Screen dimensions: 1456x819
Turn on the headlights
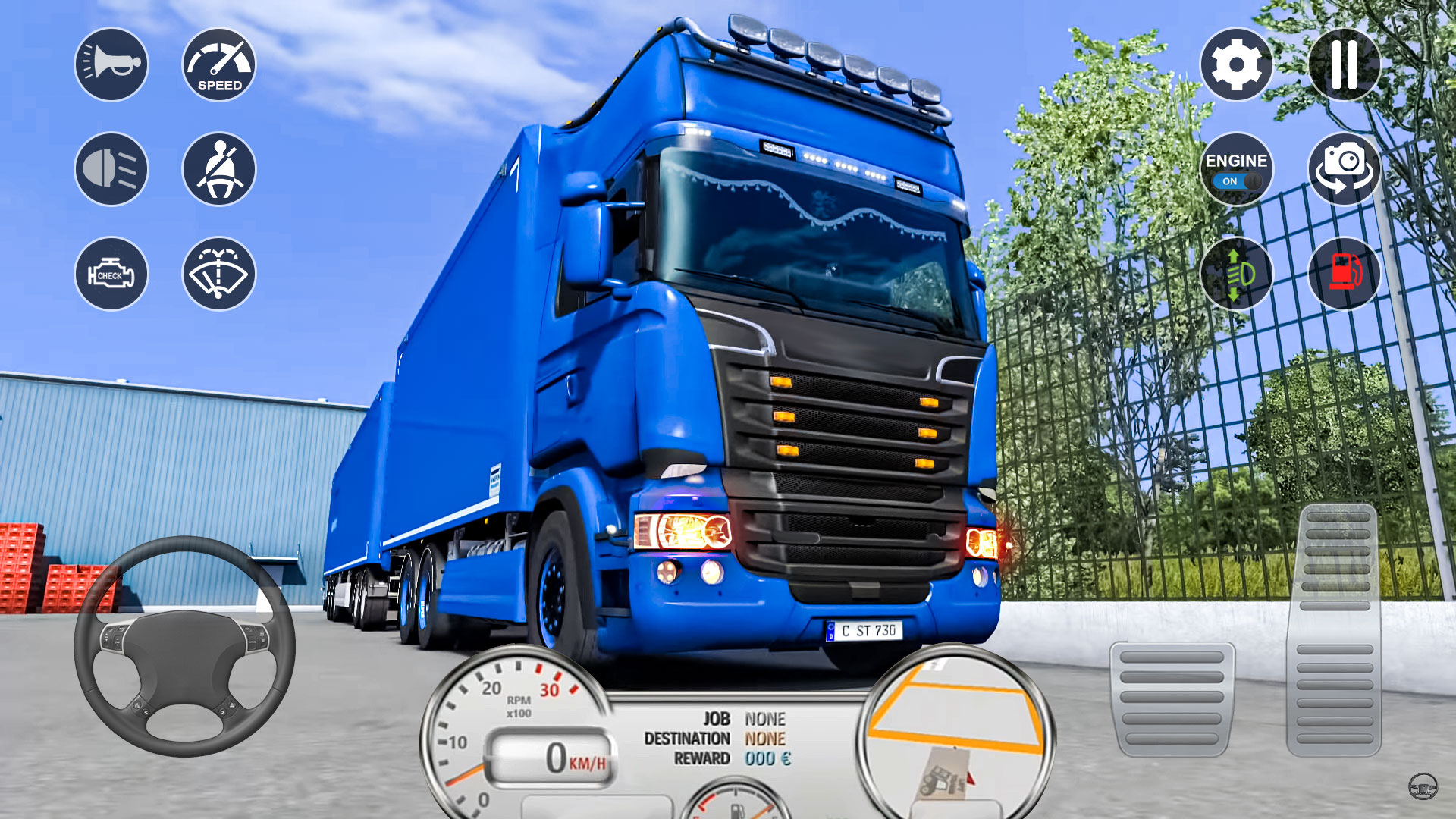pyautogui.click(x=111, y=169)
